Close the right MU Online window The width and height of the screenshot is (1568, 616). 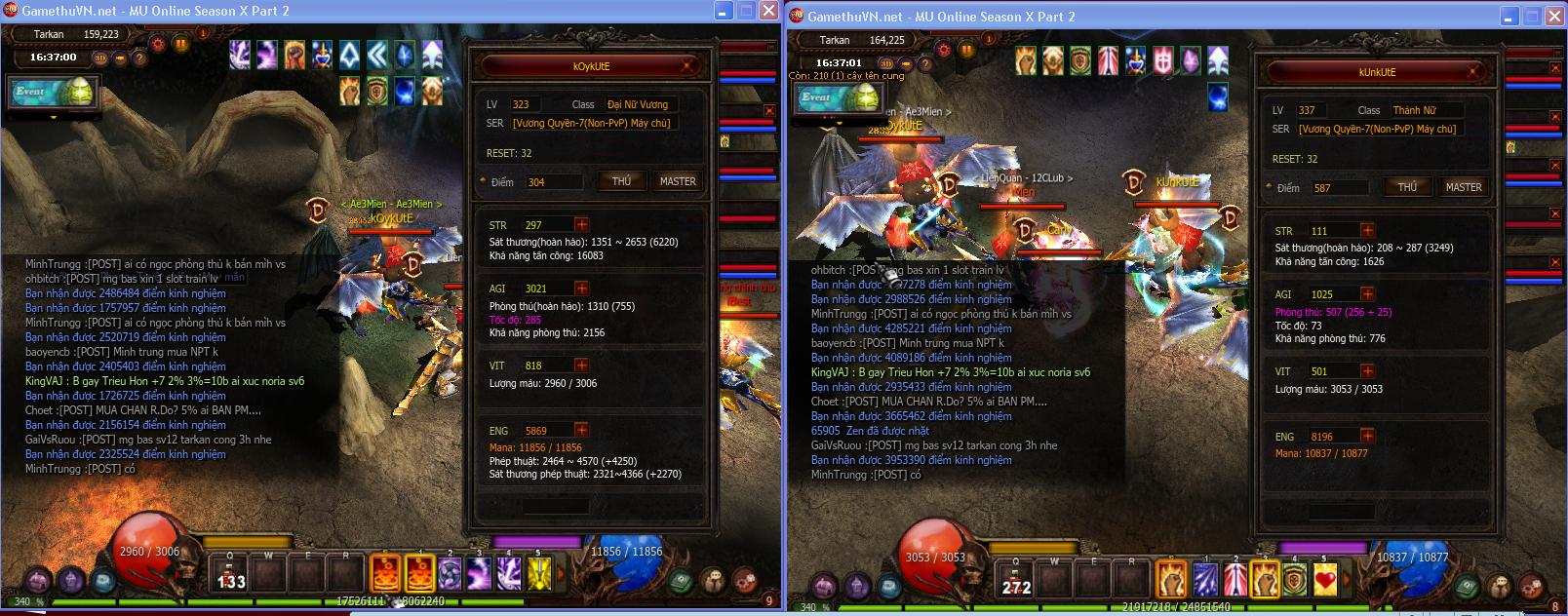click(x=1554, y=16)
